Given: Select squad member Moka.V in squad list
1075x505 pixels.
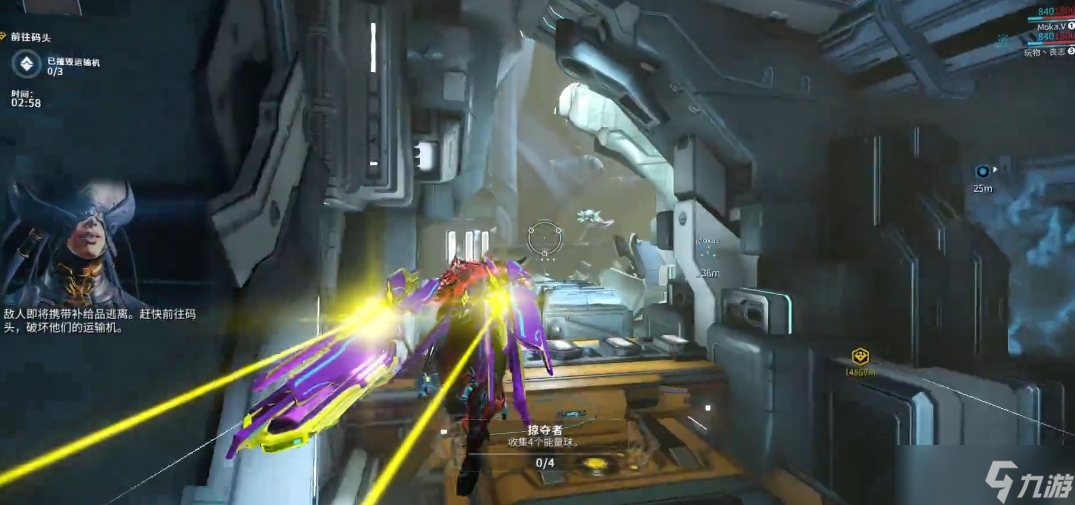Looking at the screenshot, I should (1050, 26).
